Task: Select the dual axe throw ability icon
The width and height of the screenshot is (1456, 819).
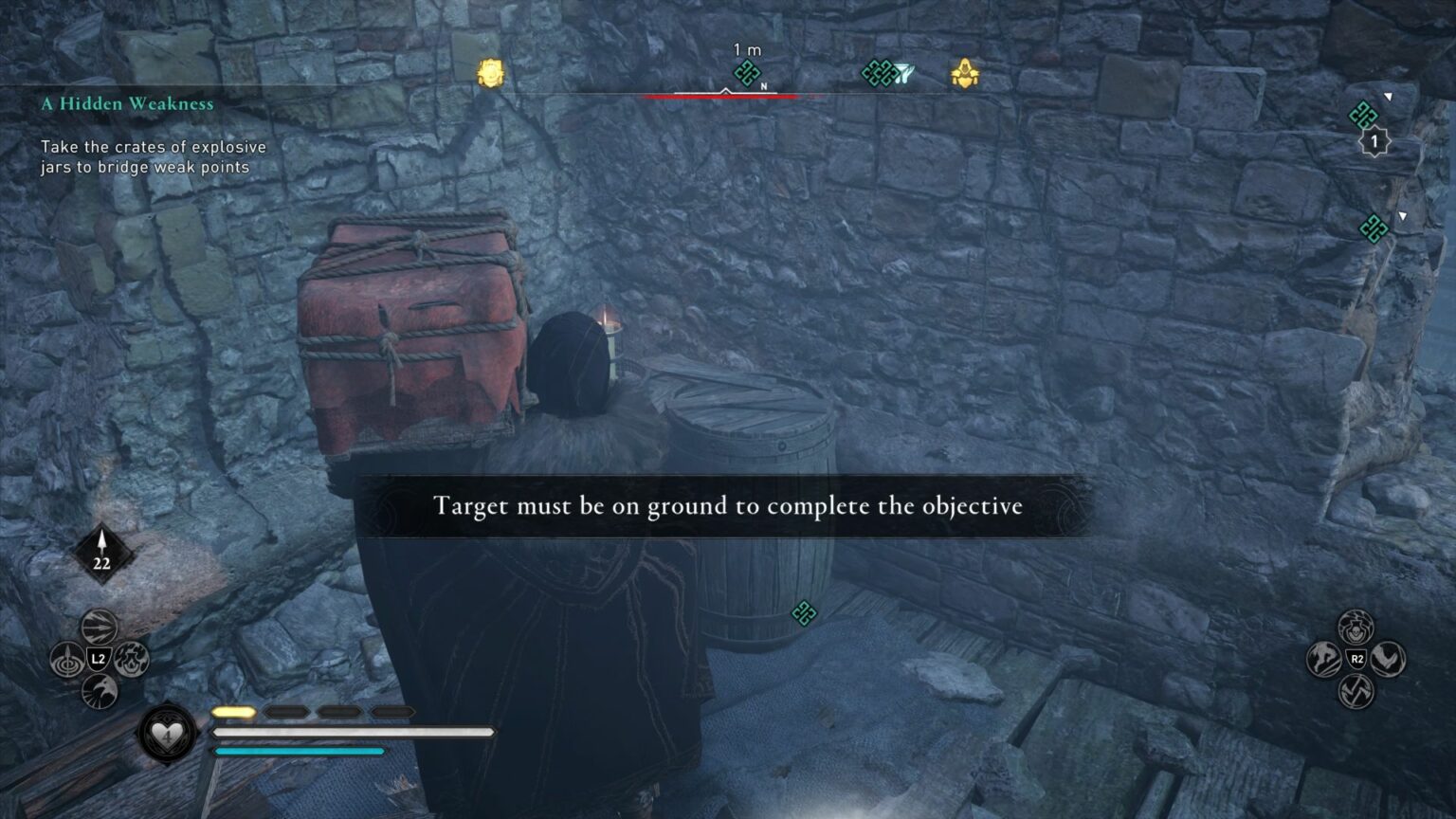Action: 1356,689
